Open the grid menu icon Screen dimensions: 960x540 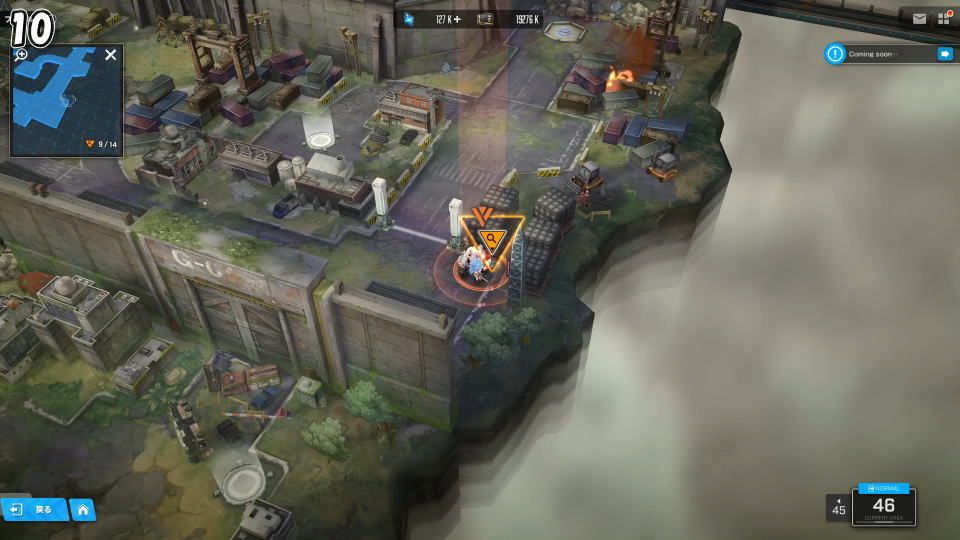pos(943,18)
